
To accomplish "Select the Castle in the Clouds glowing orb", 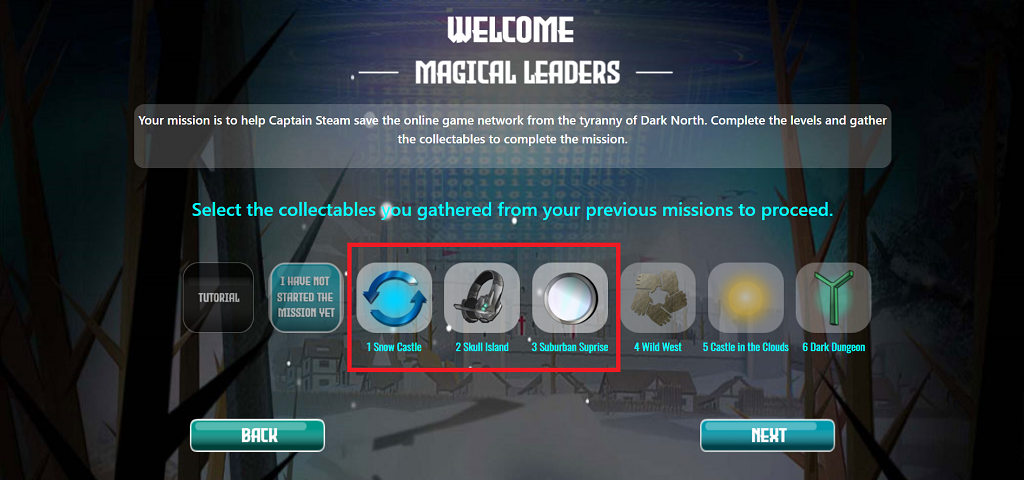I will [x=745, y=298].
